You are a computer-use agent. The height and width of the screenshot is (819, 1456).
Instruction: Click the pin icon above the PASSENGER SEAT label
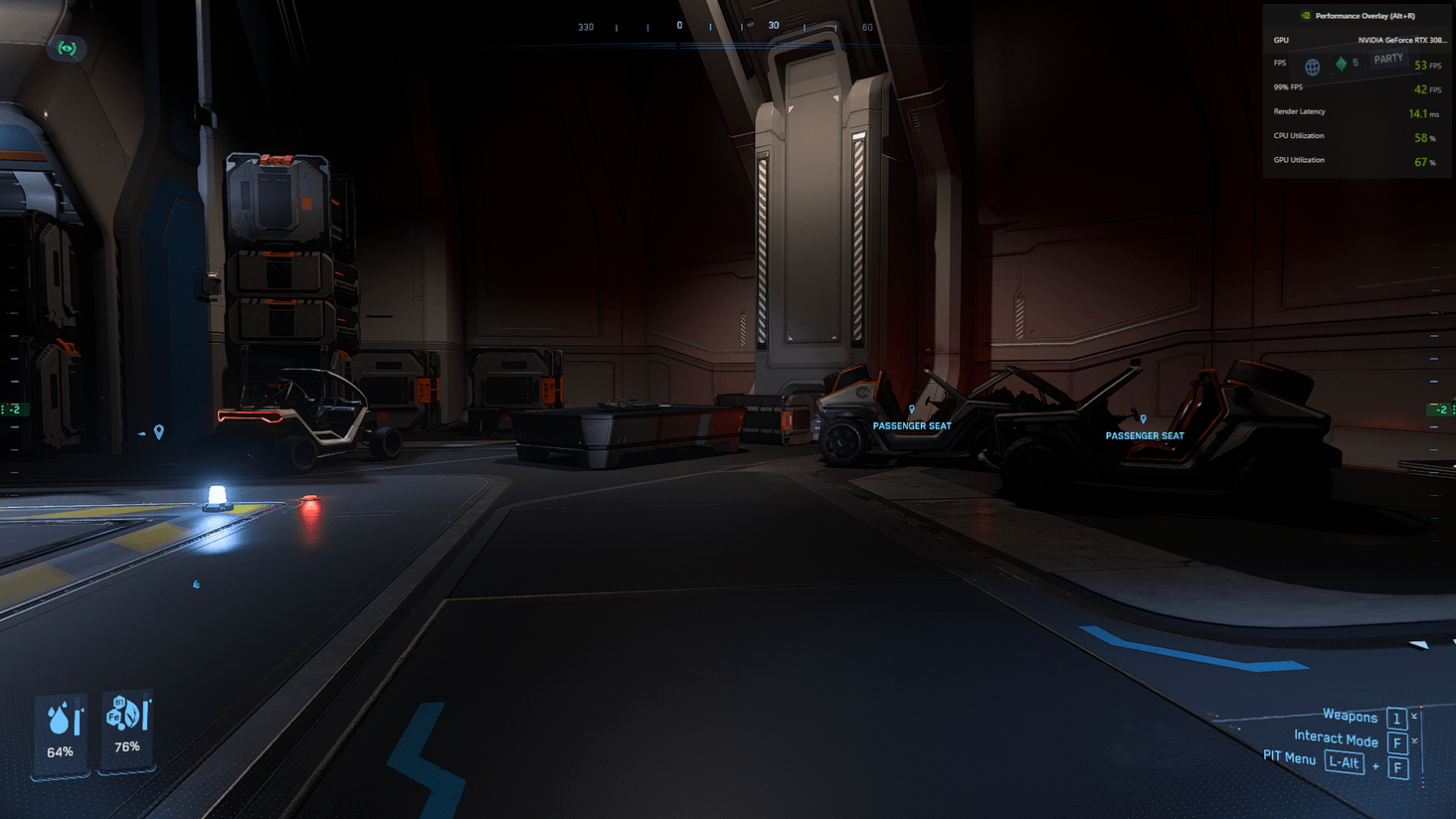(x=911, y=409)
